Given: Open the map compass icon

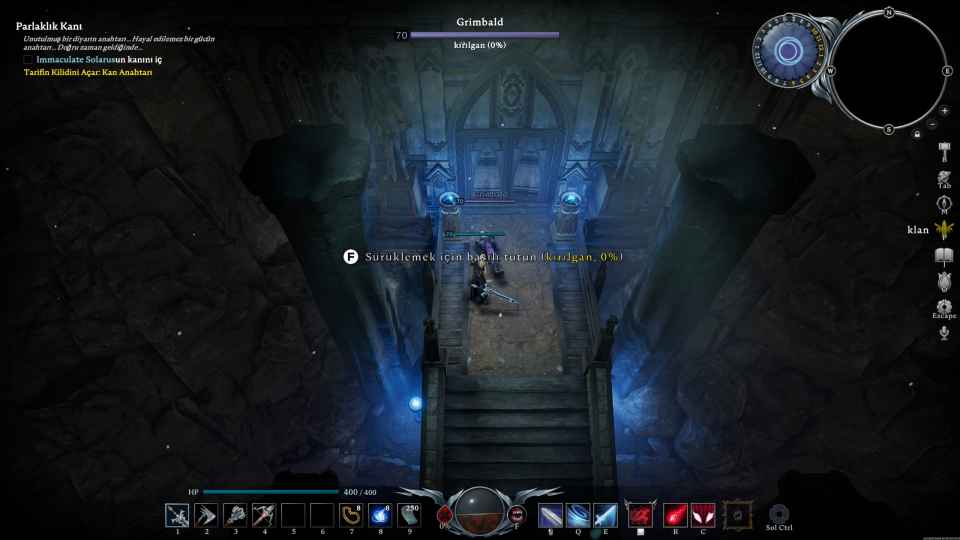Looking at the screenshot, I should point(944,203).
